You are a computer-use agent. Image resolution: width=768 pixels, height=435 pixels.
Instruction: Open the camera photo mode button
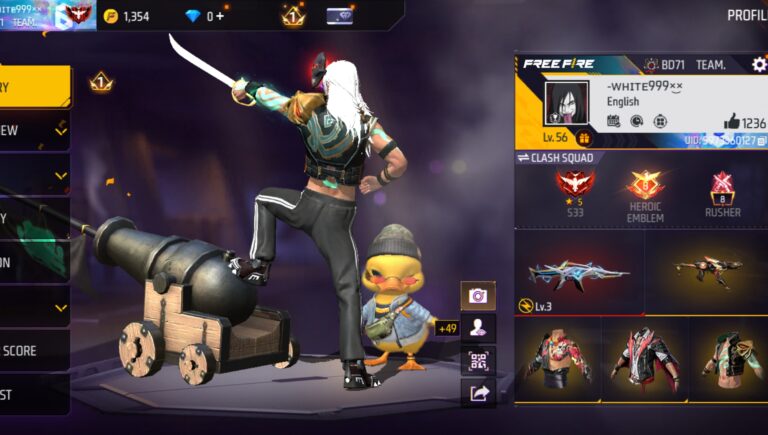[x=478, y=296]
